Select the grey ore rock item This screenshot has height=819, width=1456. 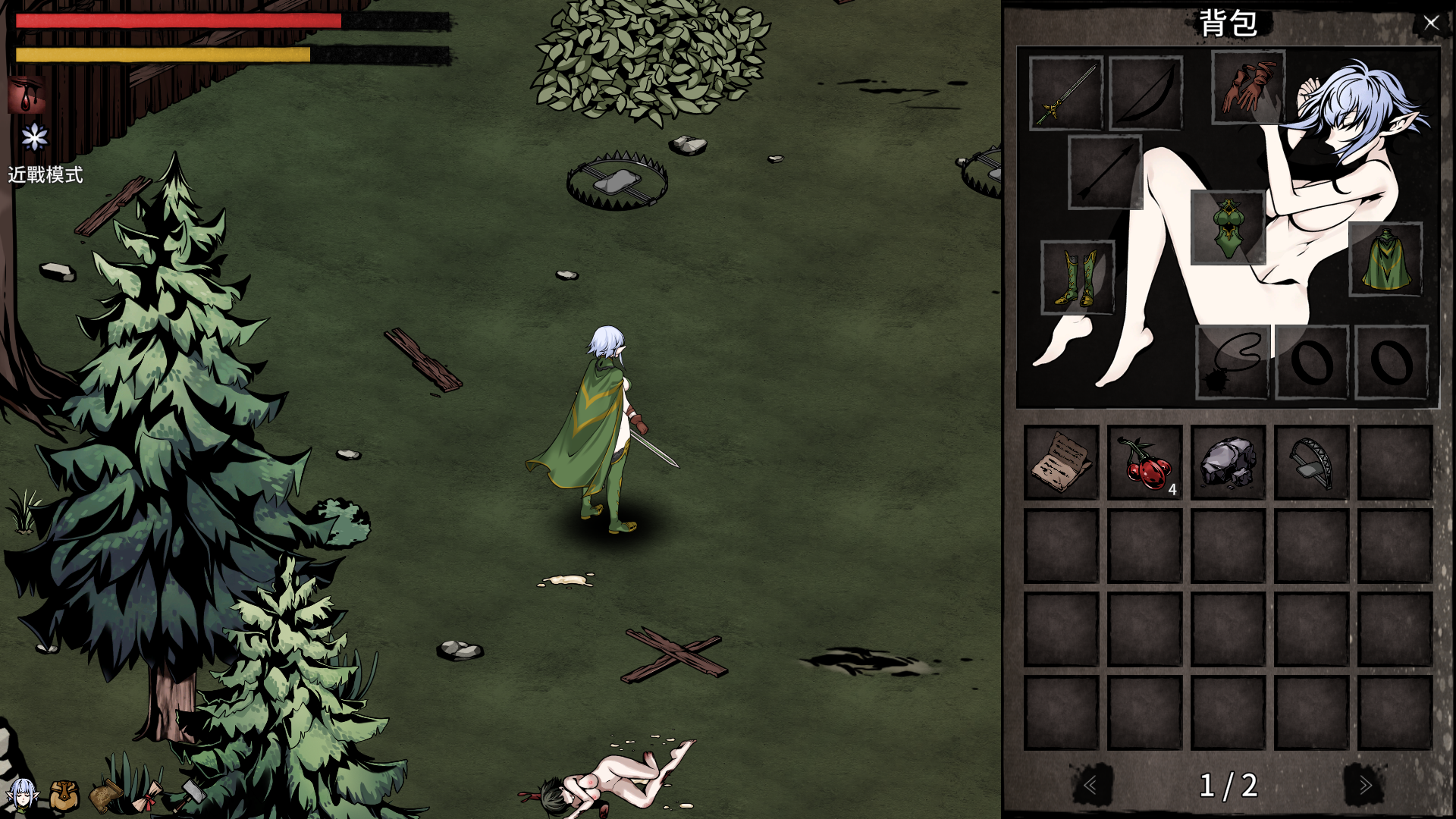pyautogui.click(x=1228, y=462)
